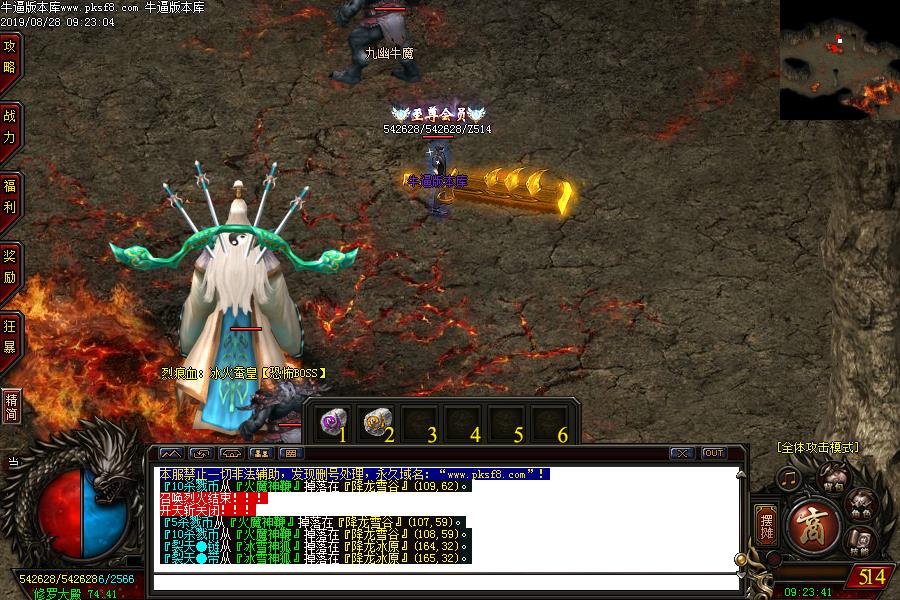Click the red 离 orb button

pos(813,525)
